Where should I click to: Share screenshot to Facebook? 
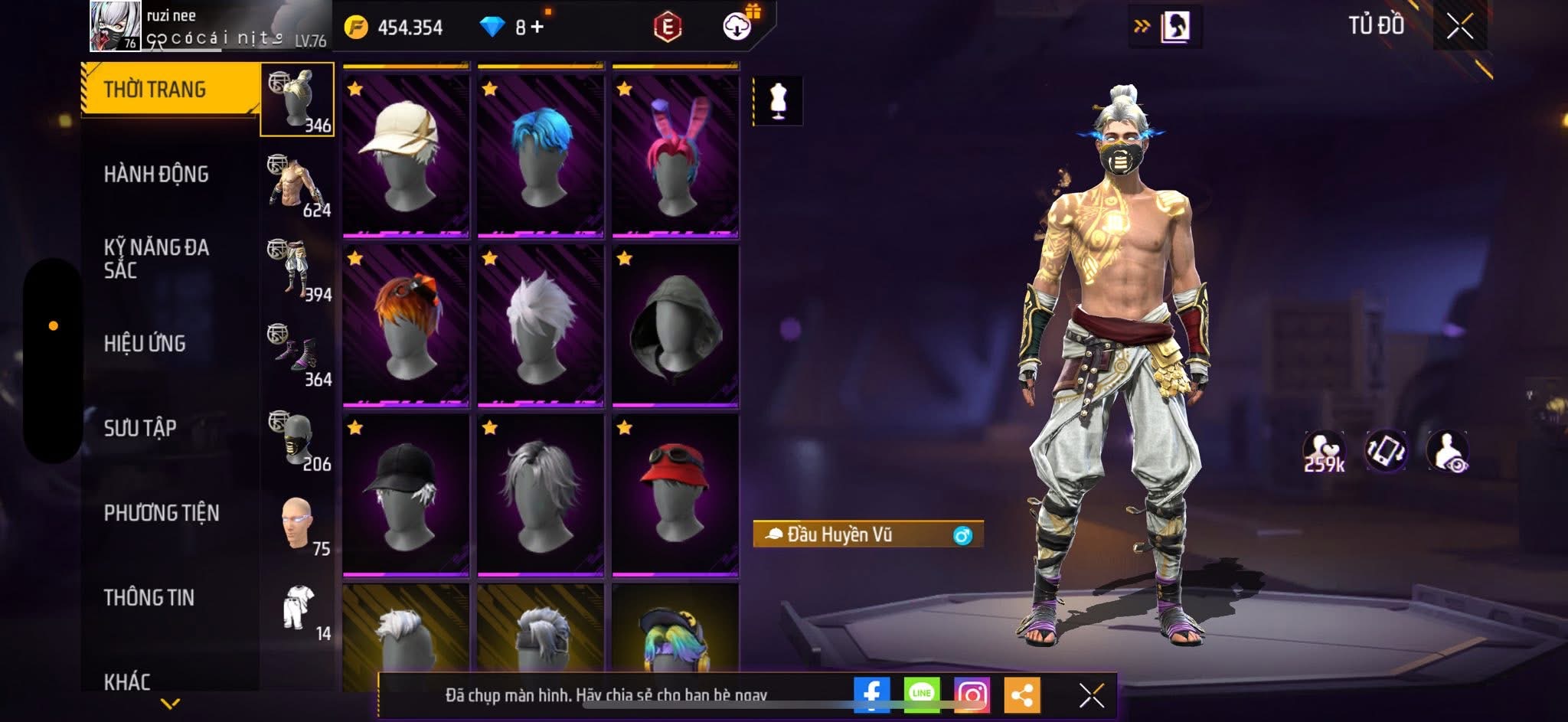coord(871,694)
